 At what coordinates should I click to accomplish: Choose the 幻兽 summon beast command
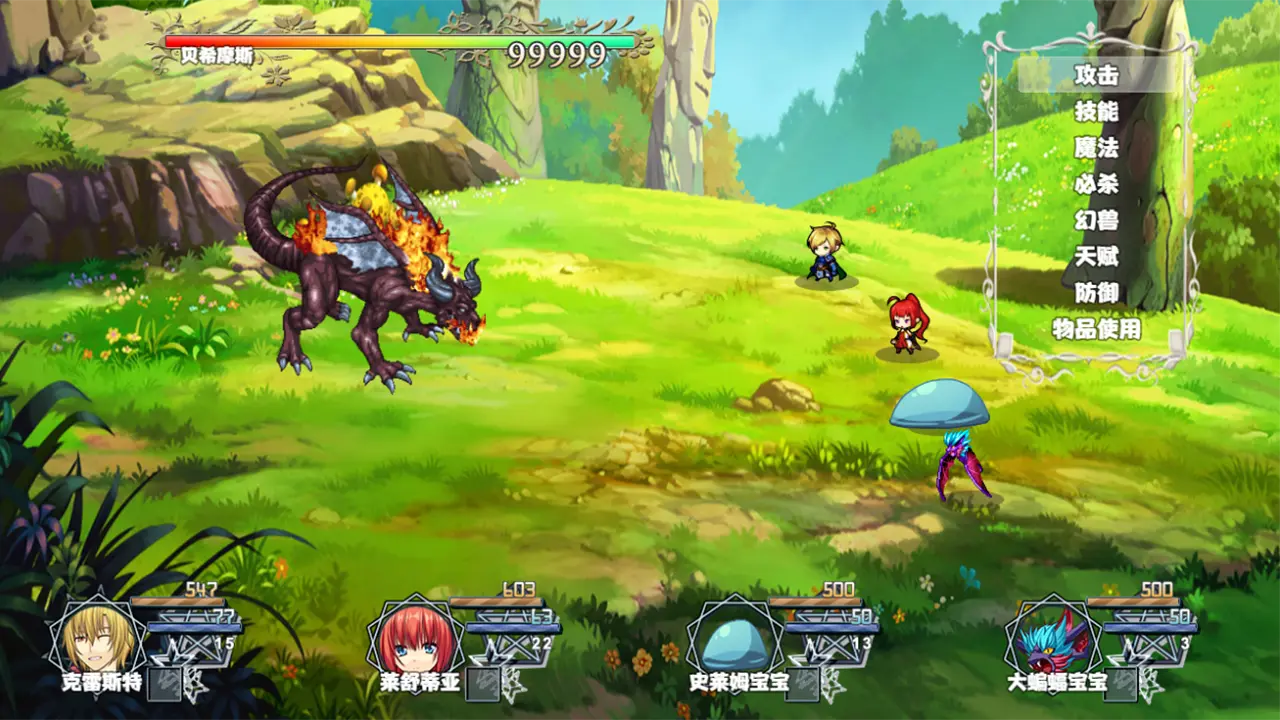click(x=1096, y=220)
